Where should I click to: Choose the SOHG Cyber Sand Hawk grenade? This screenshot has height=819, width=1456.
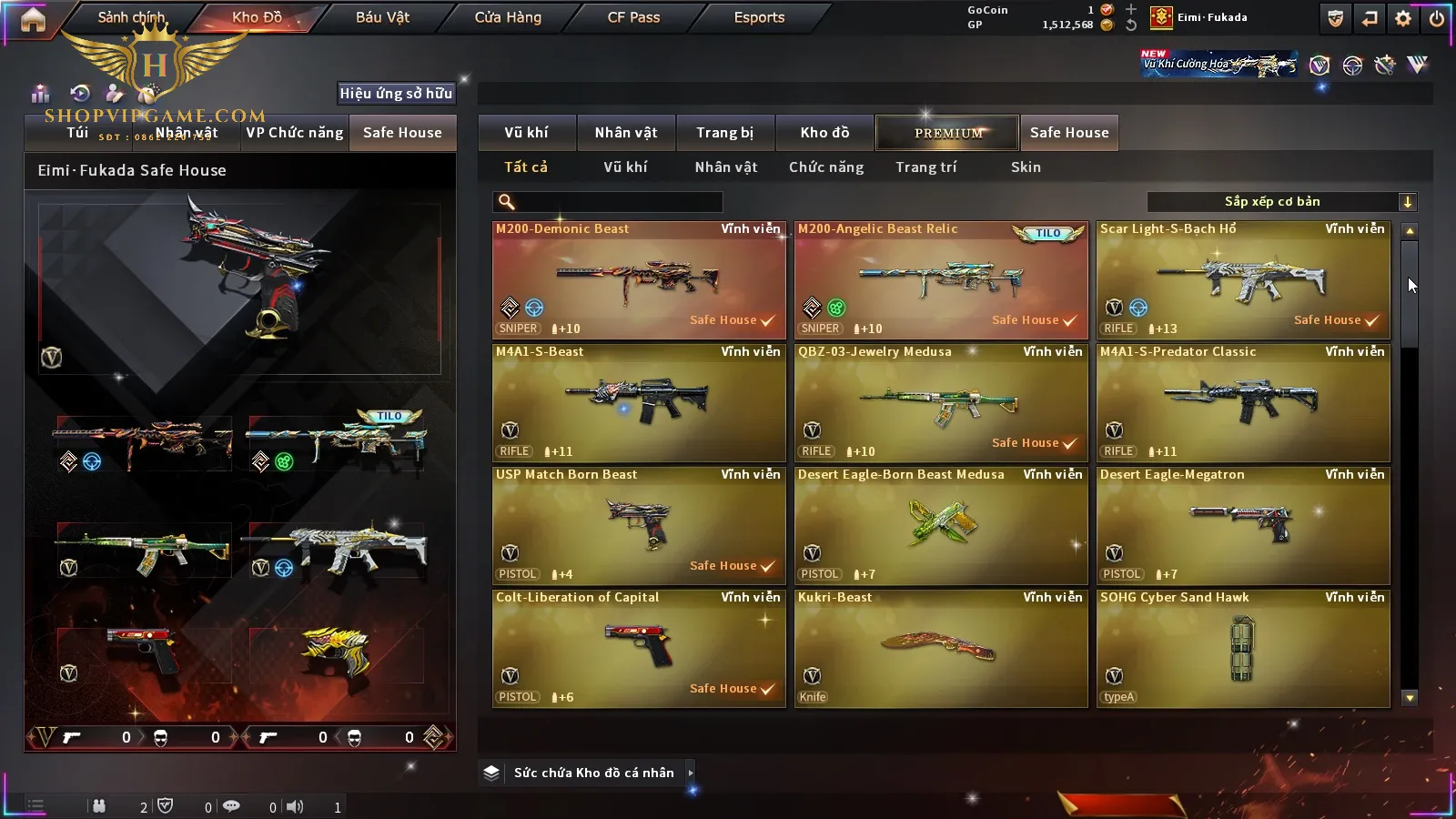1243,649
